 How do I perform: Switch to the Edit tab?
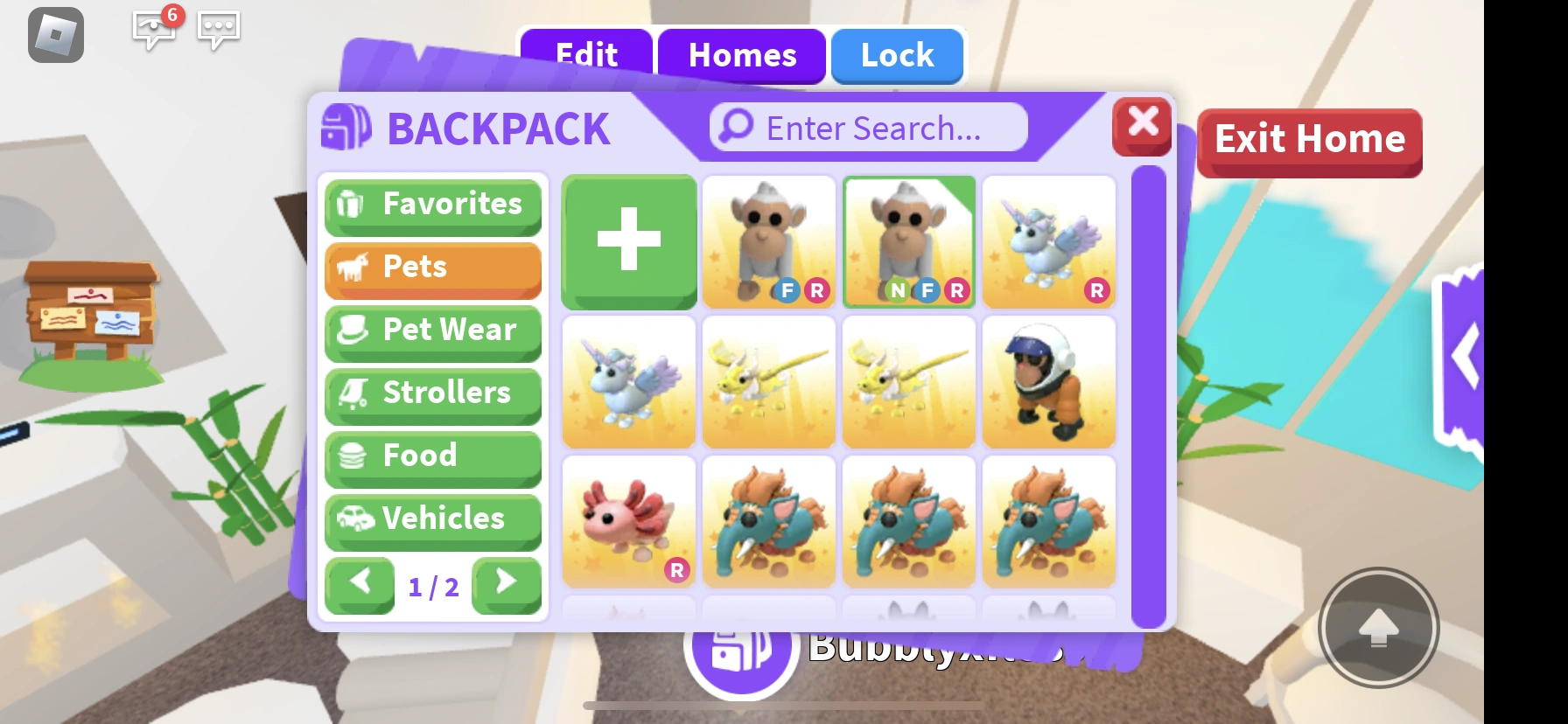(x=584, y=56)
